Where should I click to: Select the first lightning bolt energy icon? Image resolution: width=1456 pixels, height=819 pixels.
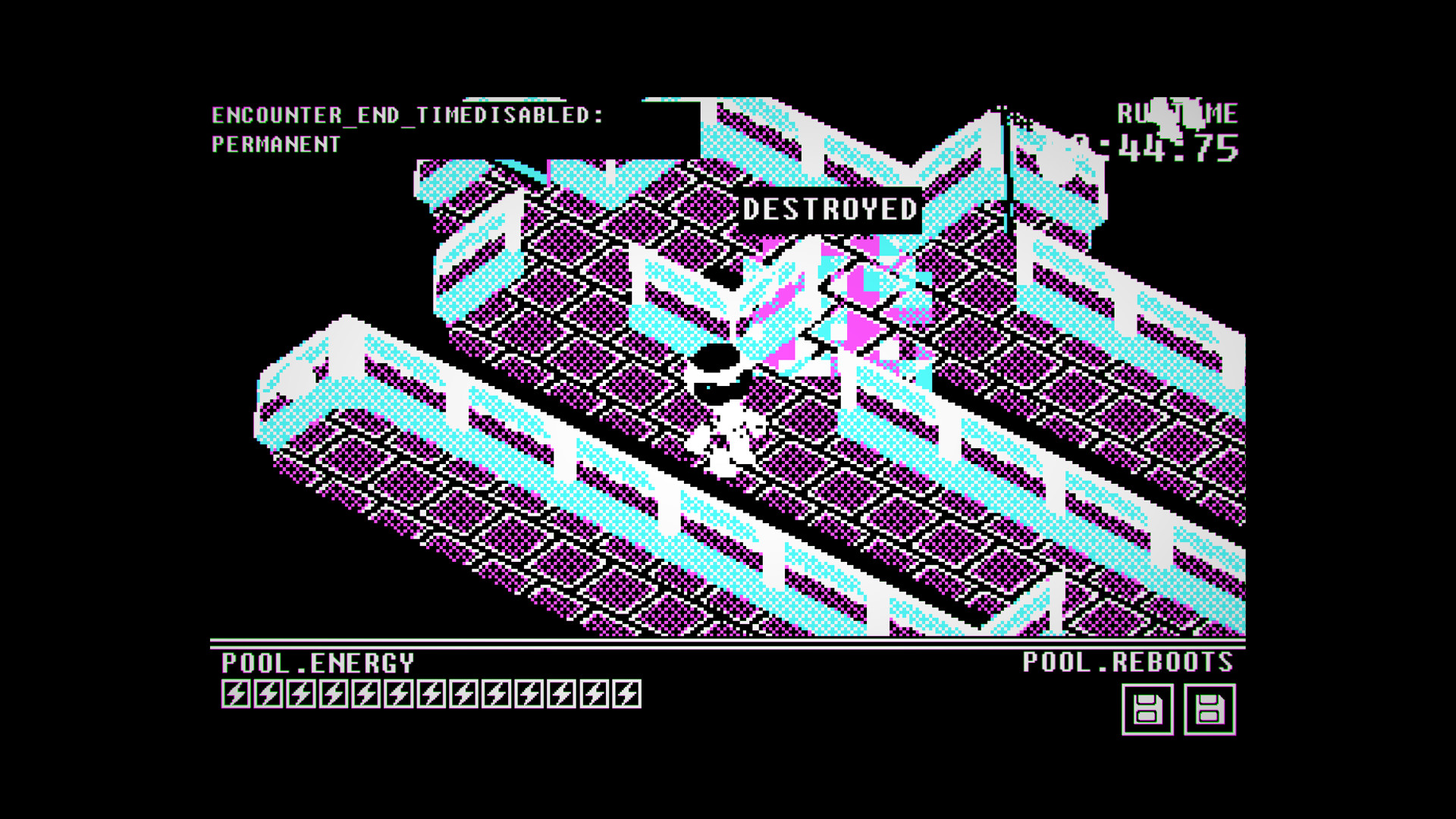pos(236,692)
